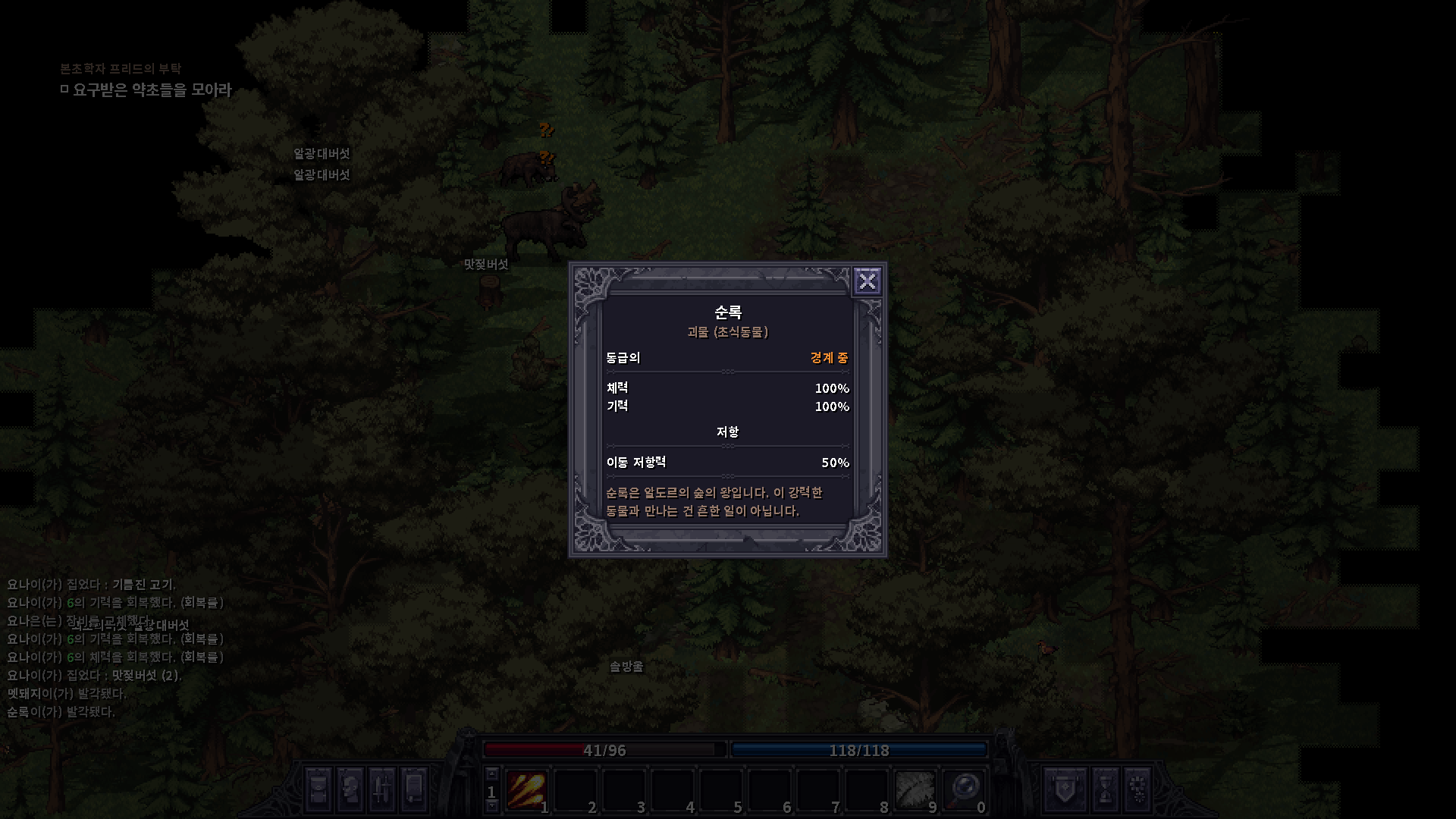Close the reindeer info panel
The width and height of the screenshot is (1456, 819).
(x=867, y=281)
